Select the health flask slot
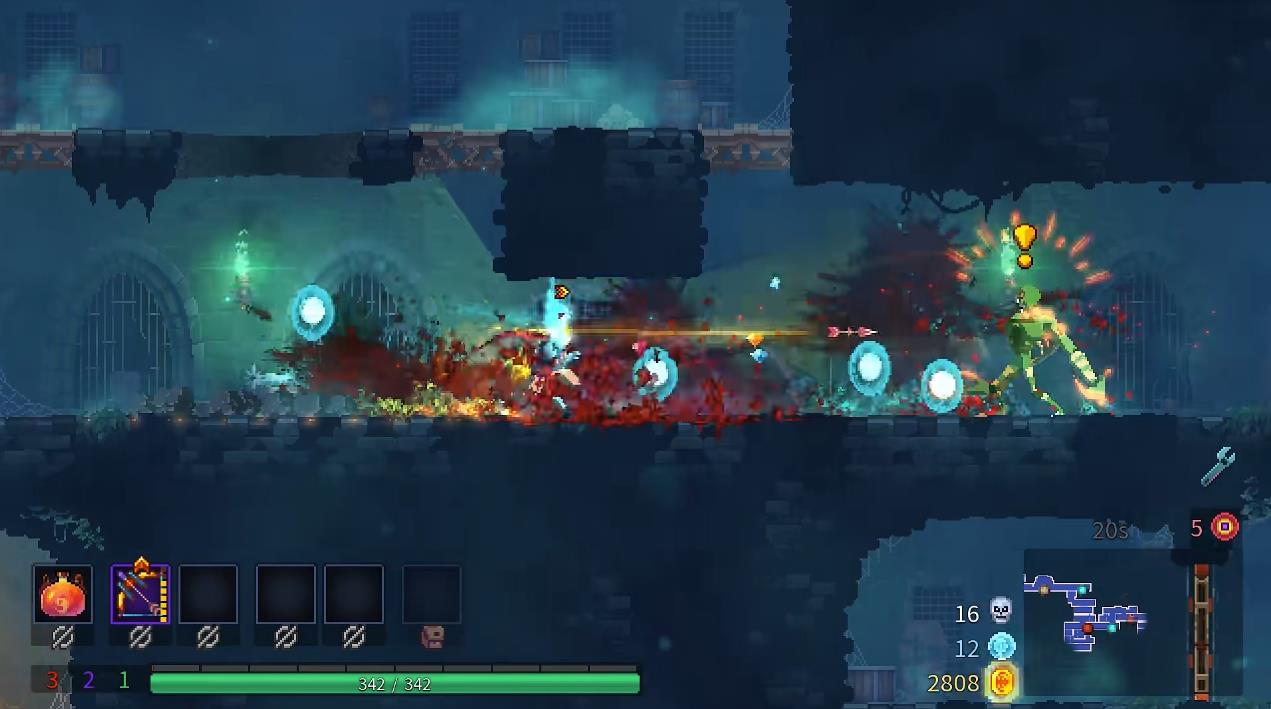Screen dimensions: 1271x709 [62, 595]
